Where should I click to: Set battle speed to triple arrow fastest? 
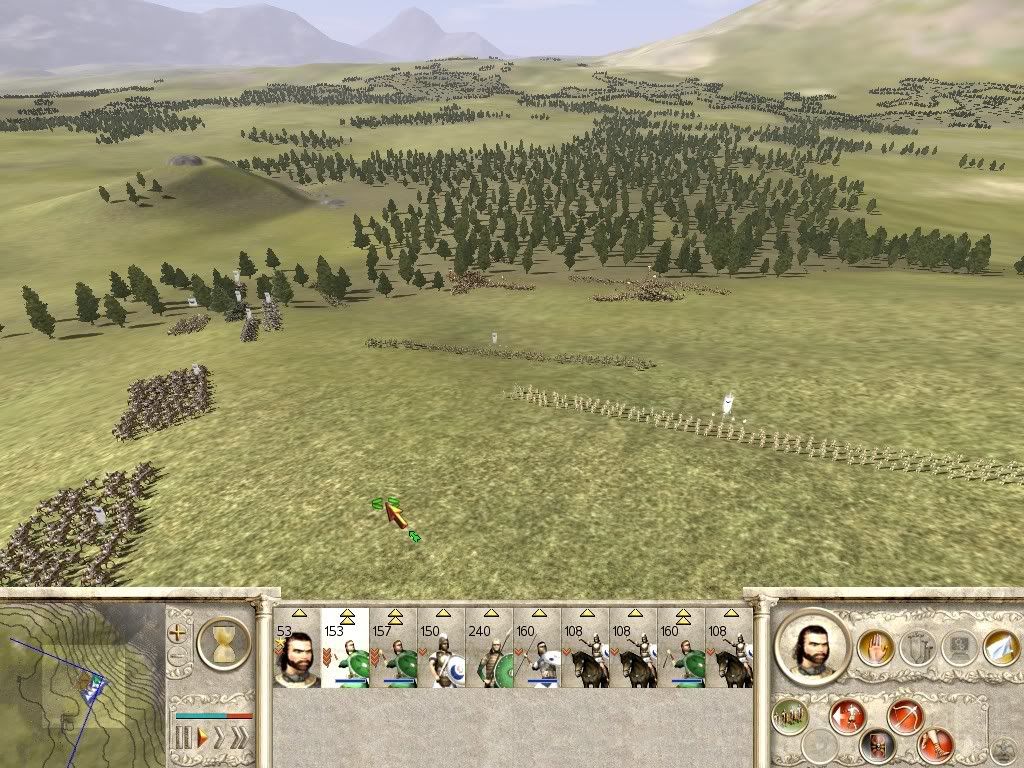coord(239,739)
